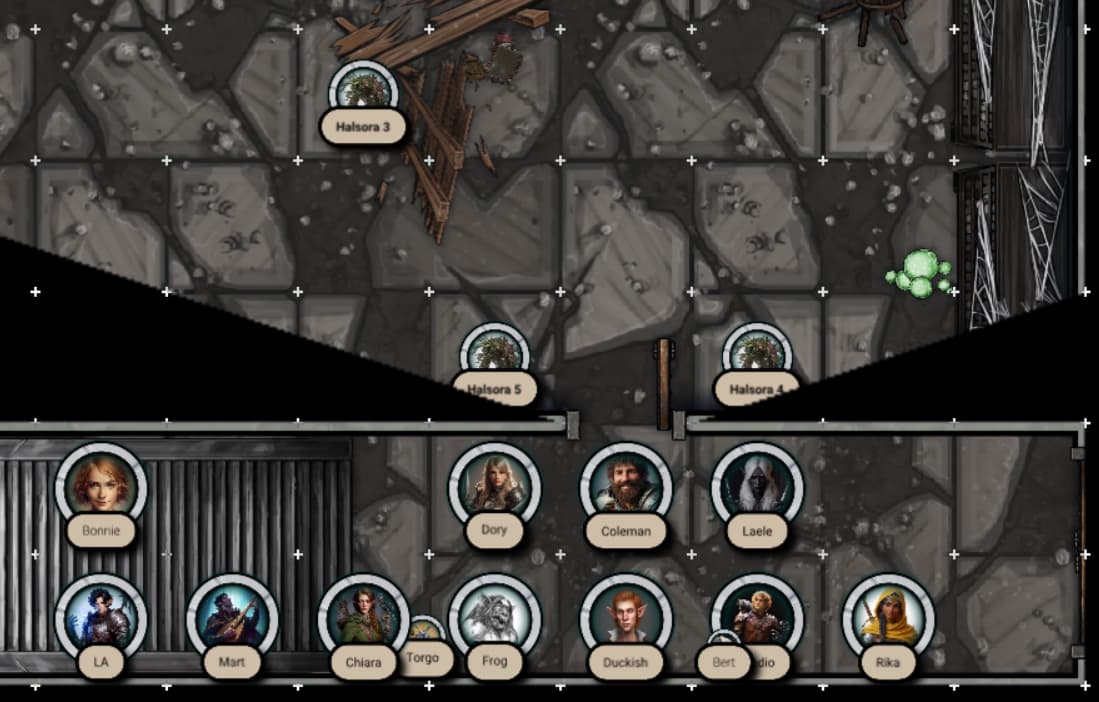The width and height of the screenshot is (1099, 702).
Task: Choose Coleman's bearded character token
Action: click(626, 486)
